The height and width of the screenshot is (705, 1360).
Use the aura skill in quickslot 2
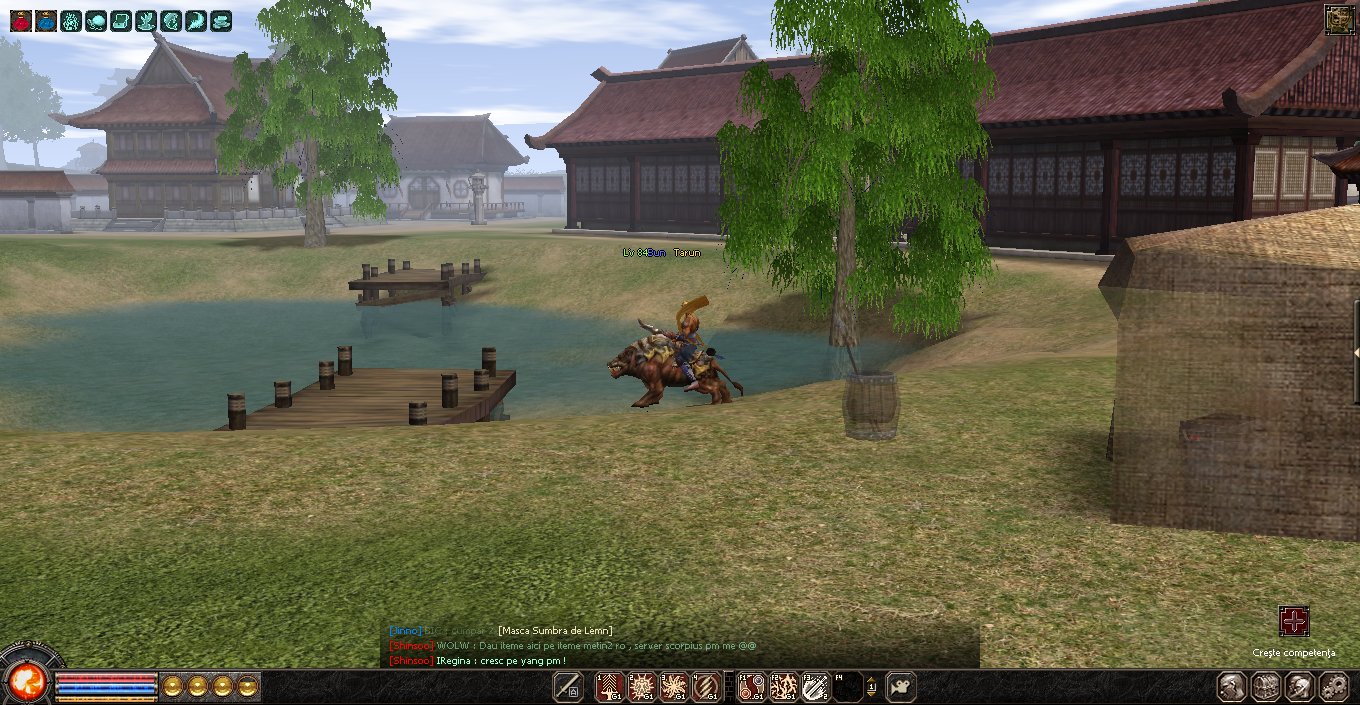tap(642, 687)
